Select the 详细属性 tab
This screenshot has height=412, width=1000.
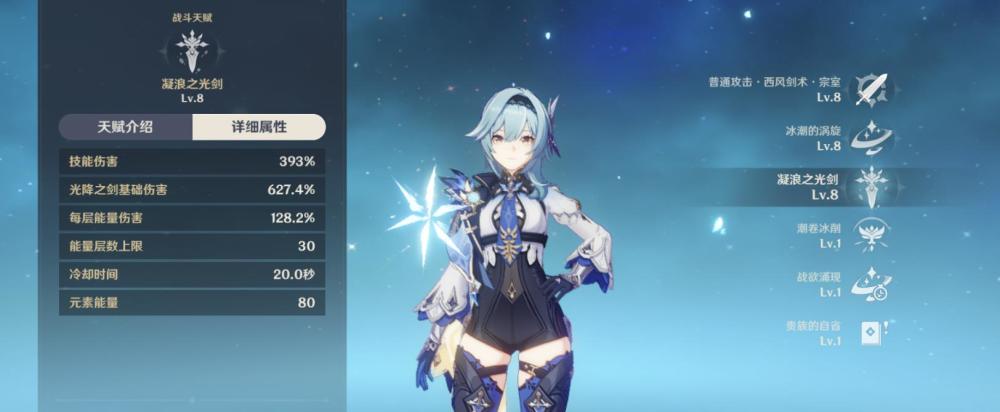[259, 127]
